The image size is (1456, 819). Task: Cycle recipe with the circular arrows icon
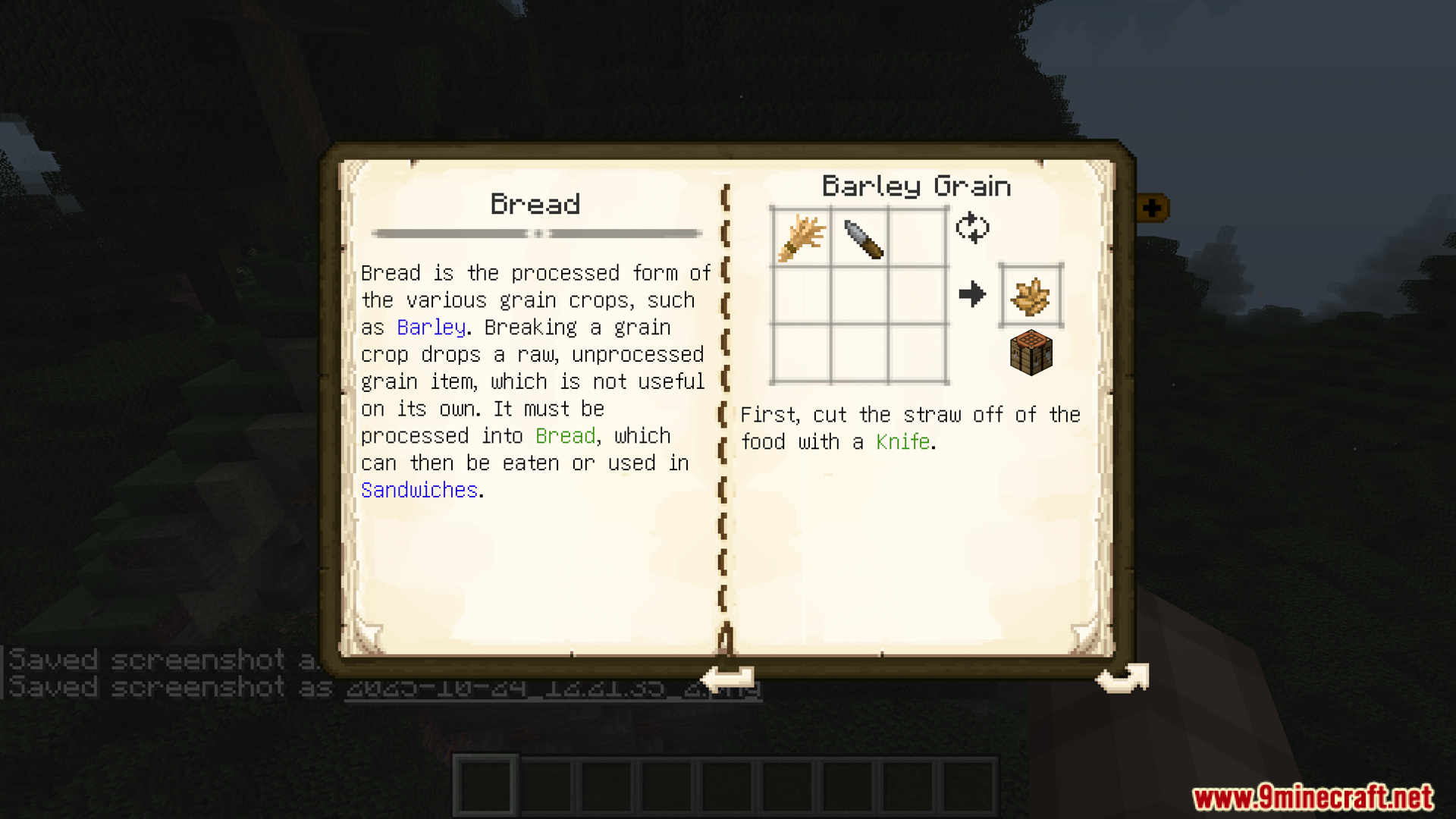coord(972,227)
